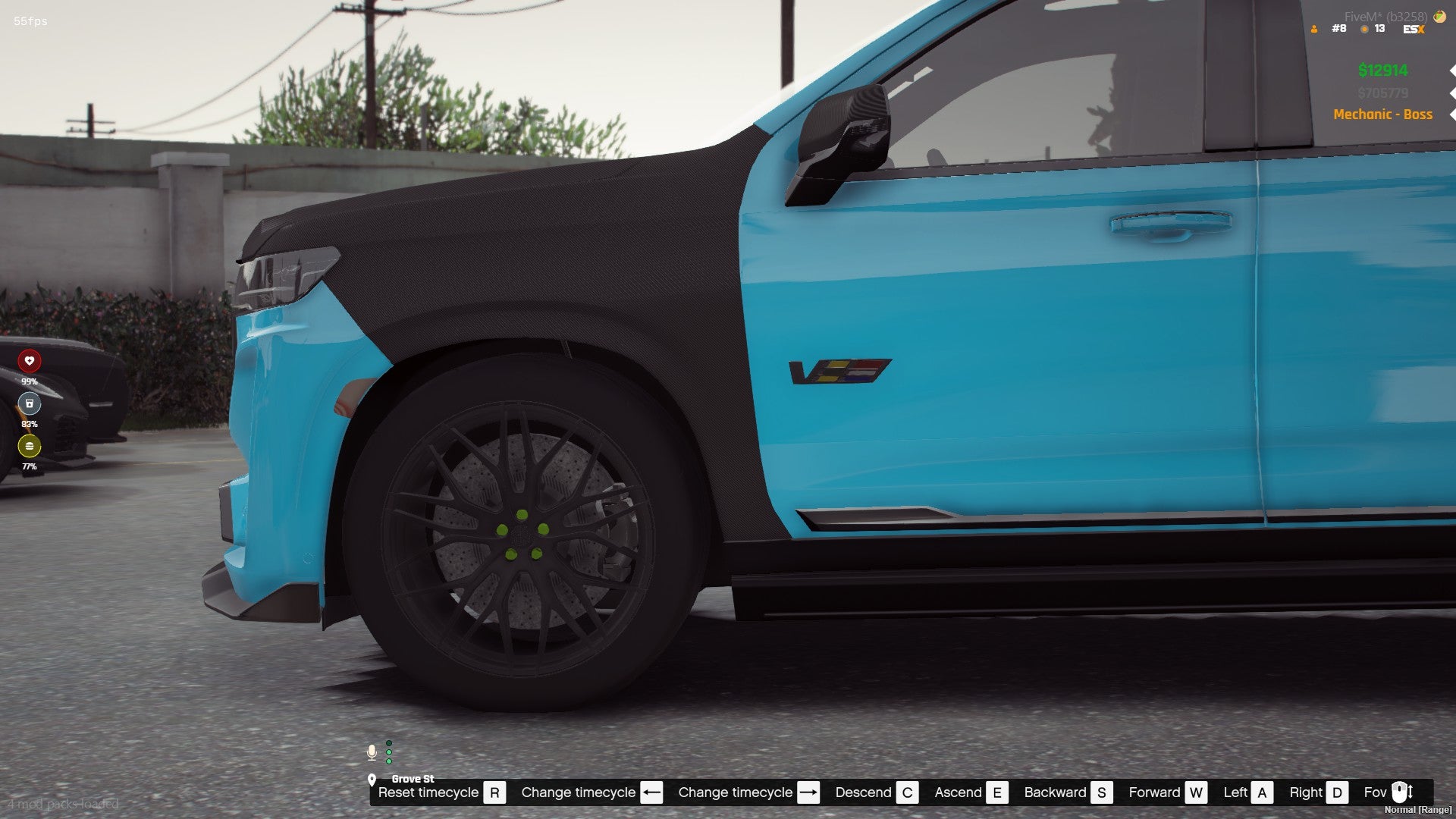Select the Mechanic - Boss job label
Screen dimensions: 1456x819
click(x=1382, y=115)
